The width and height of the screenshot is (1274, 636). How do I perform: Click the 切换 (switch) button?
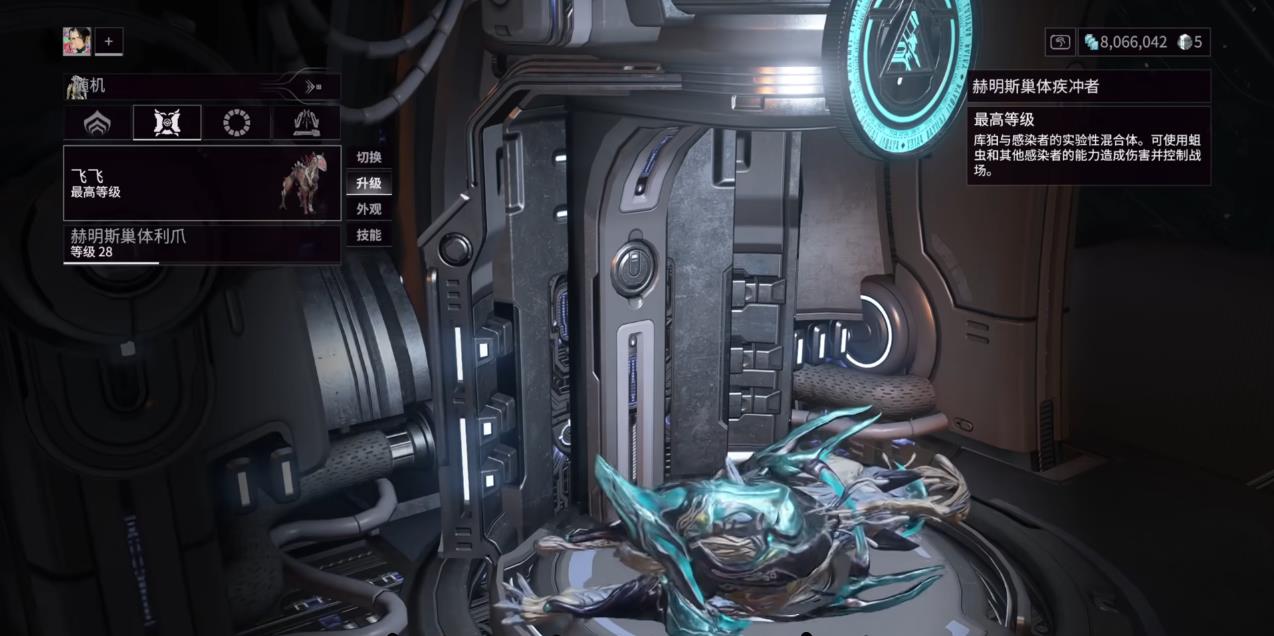coord(369,157)
